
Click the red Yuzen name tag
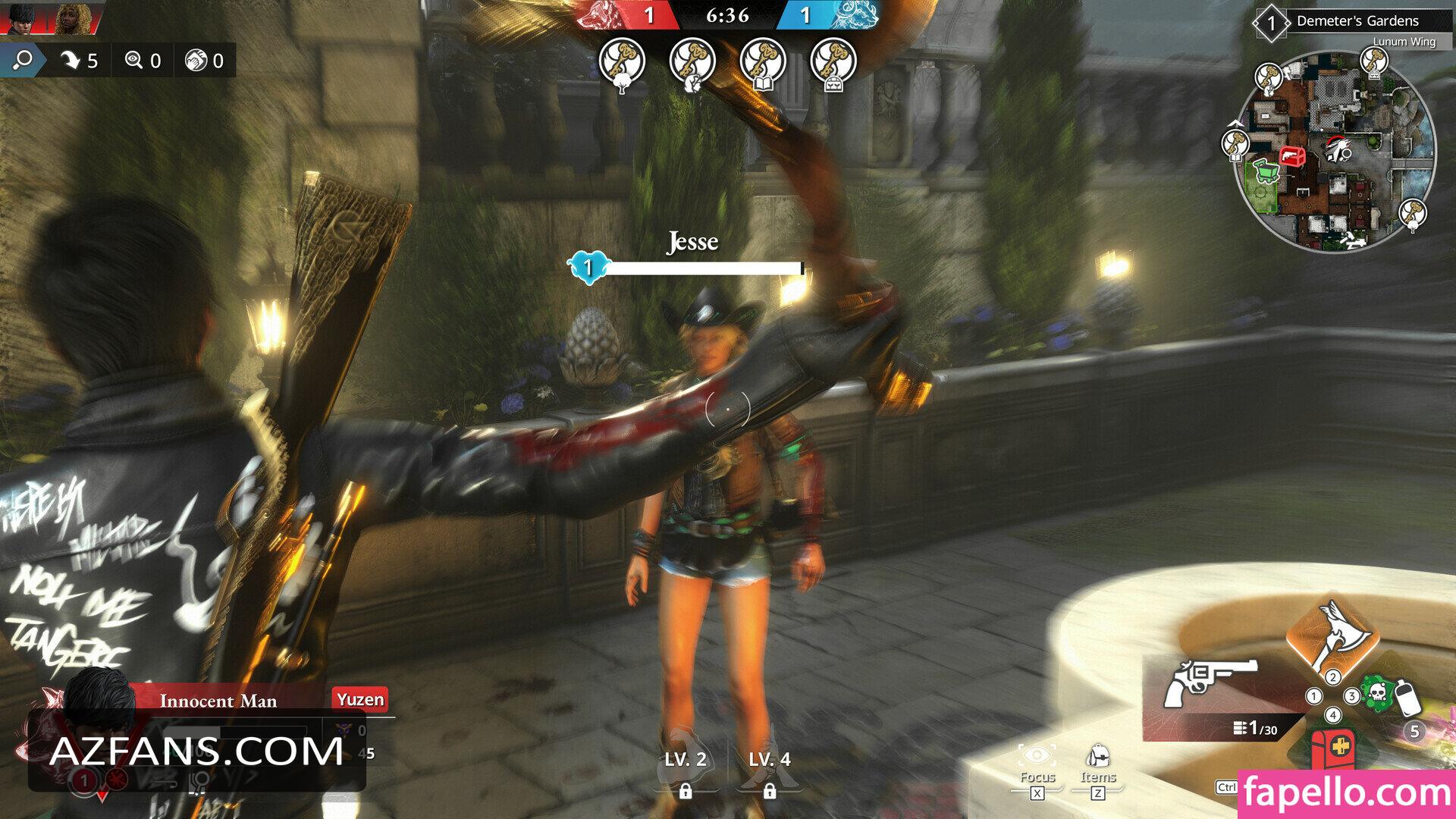tap(360, 699)
